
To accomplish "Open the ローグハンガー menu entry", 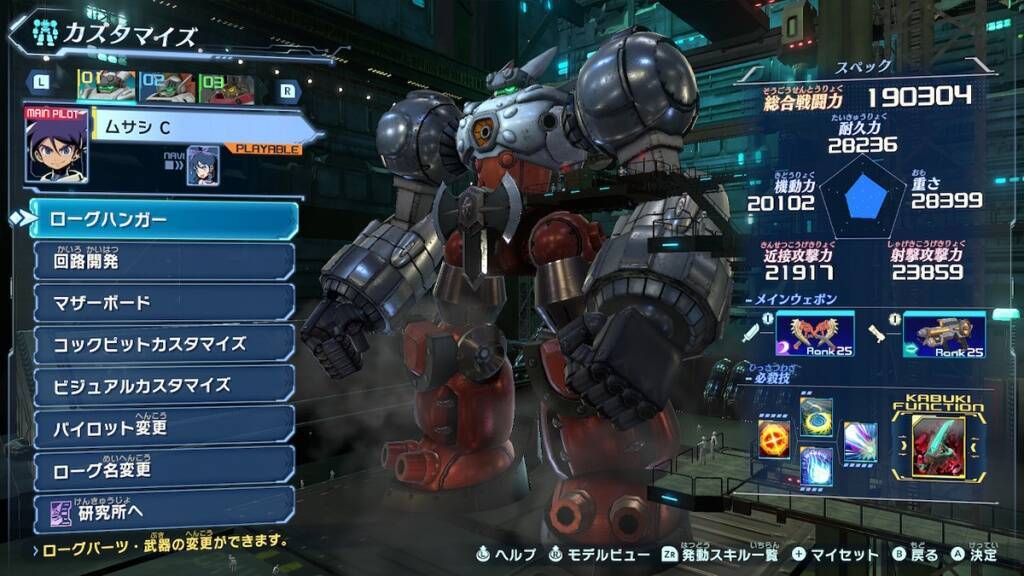I will tap(165, 219).
